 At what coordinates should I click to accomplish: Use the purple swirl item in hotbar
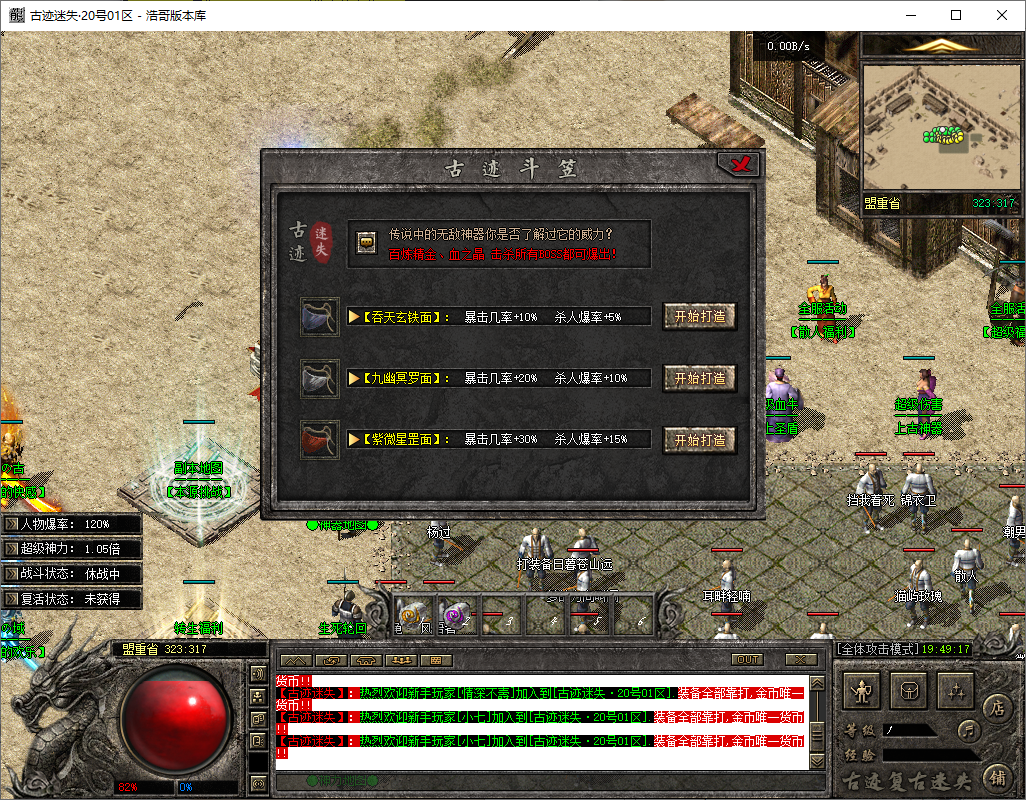(455, 613)
